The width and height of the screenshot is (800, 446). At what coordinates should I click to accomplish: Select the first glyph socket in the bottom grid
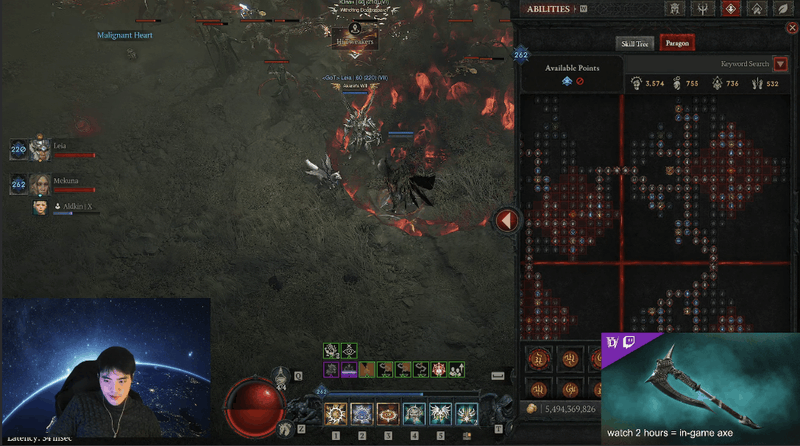(541, 359)
